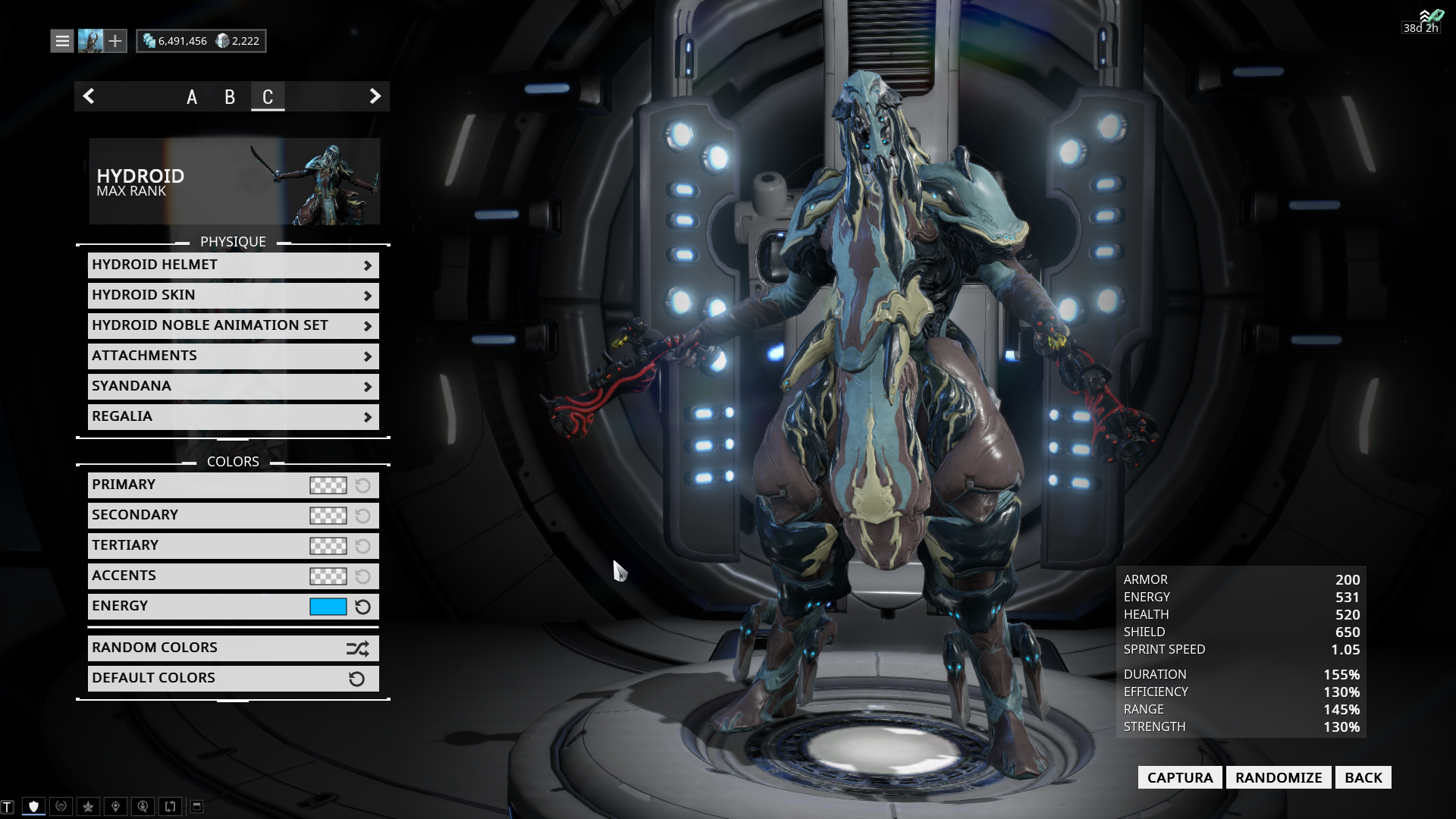
Task: Select the leaf sigil icon at the bottom
Action: click(x=88, y=806)
